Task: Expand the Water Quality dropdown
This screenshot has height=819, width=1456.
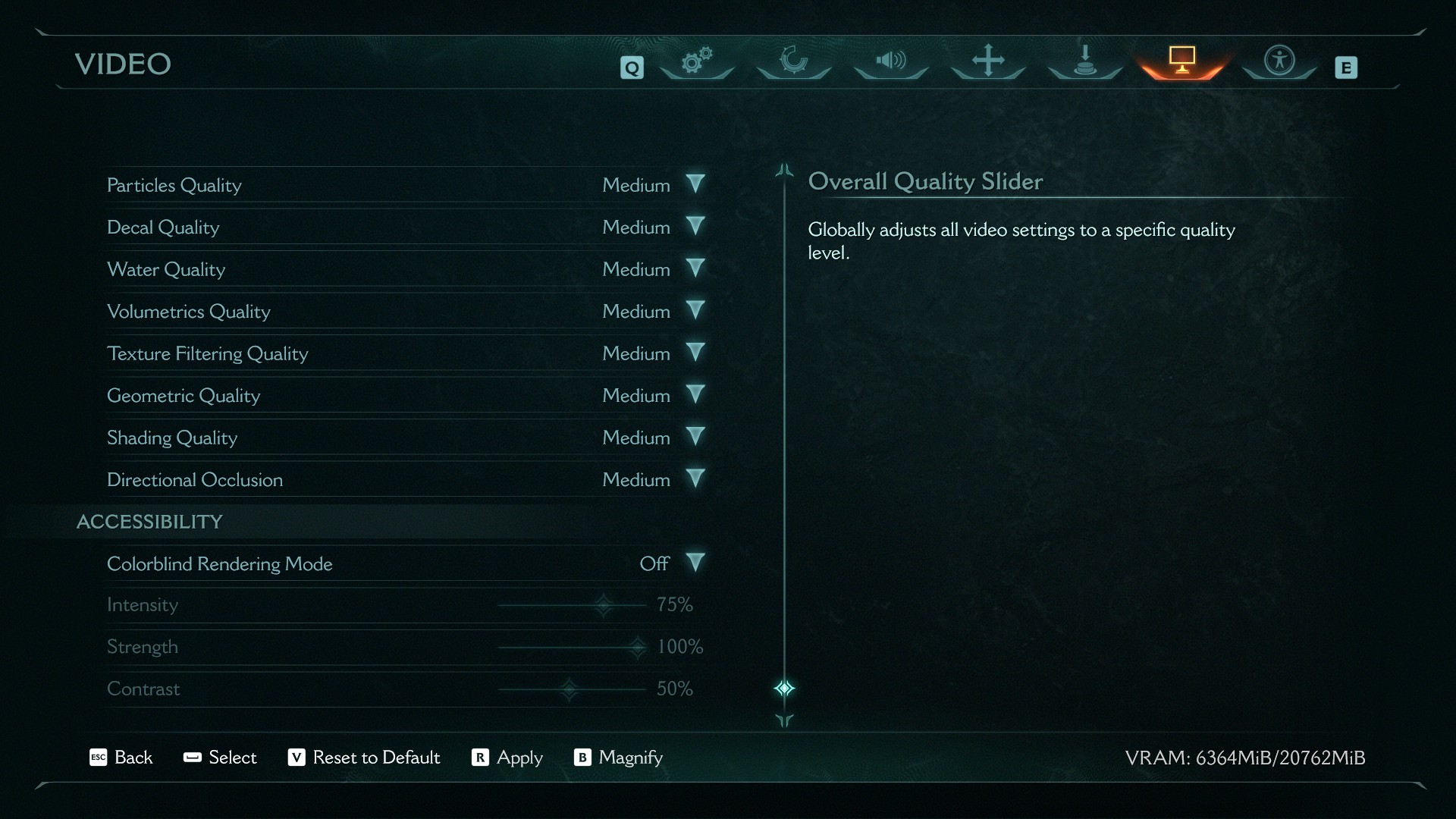Action: [695, 268]
